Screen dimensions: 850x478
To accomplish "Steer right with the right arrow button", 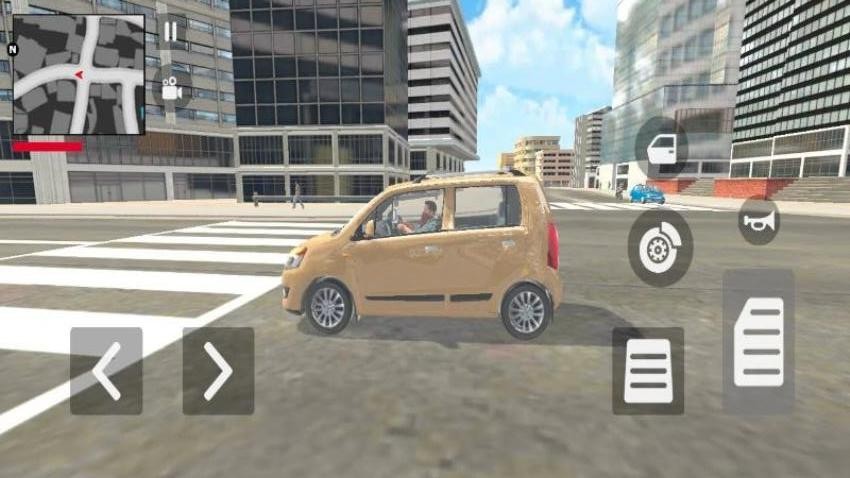I will click(x=218, y=371).
